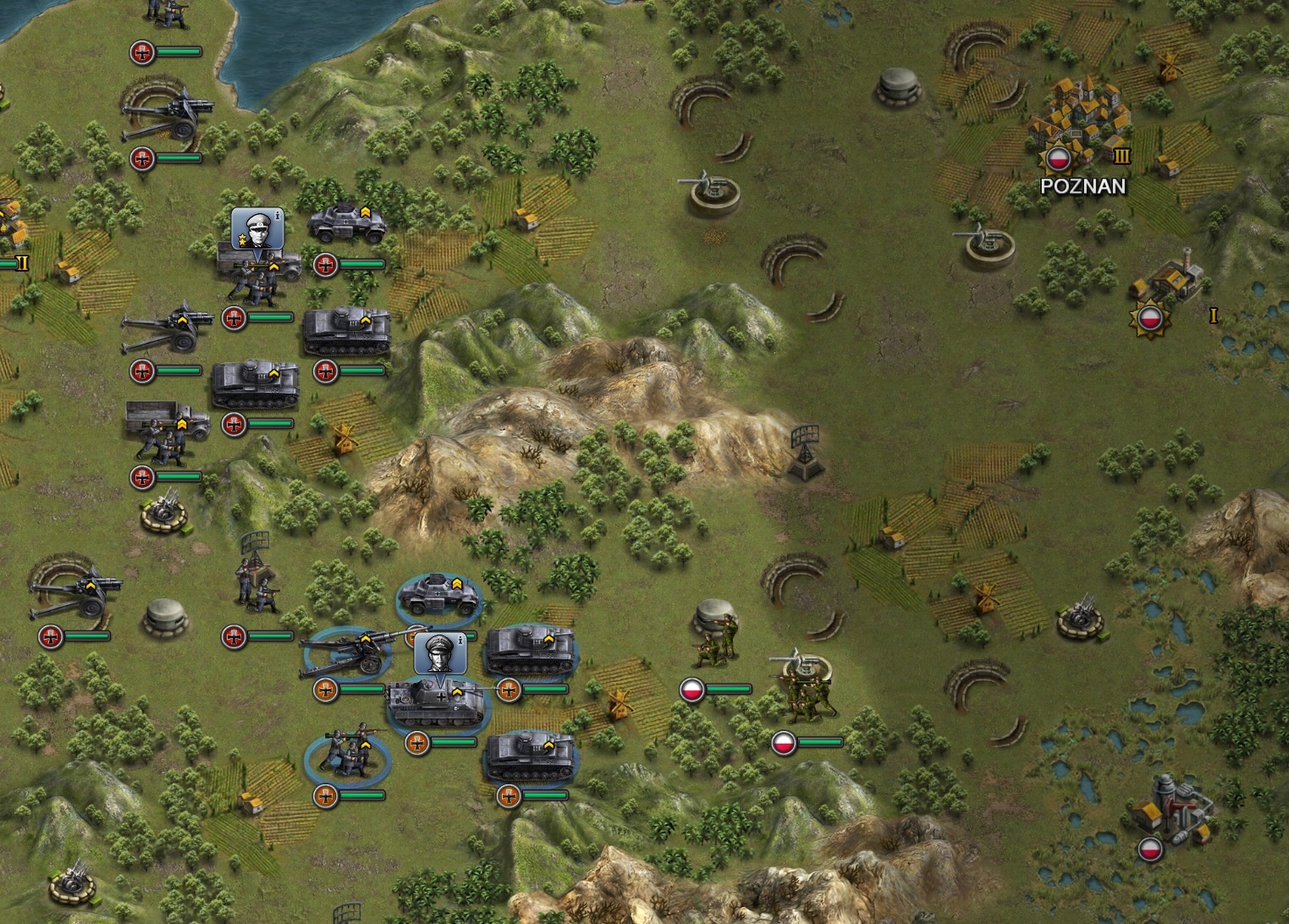Select the armored car with blue selection ring
This screenshot has height=924, width=1289.
[x=439, y=594]
